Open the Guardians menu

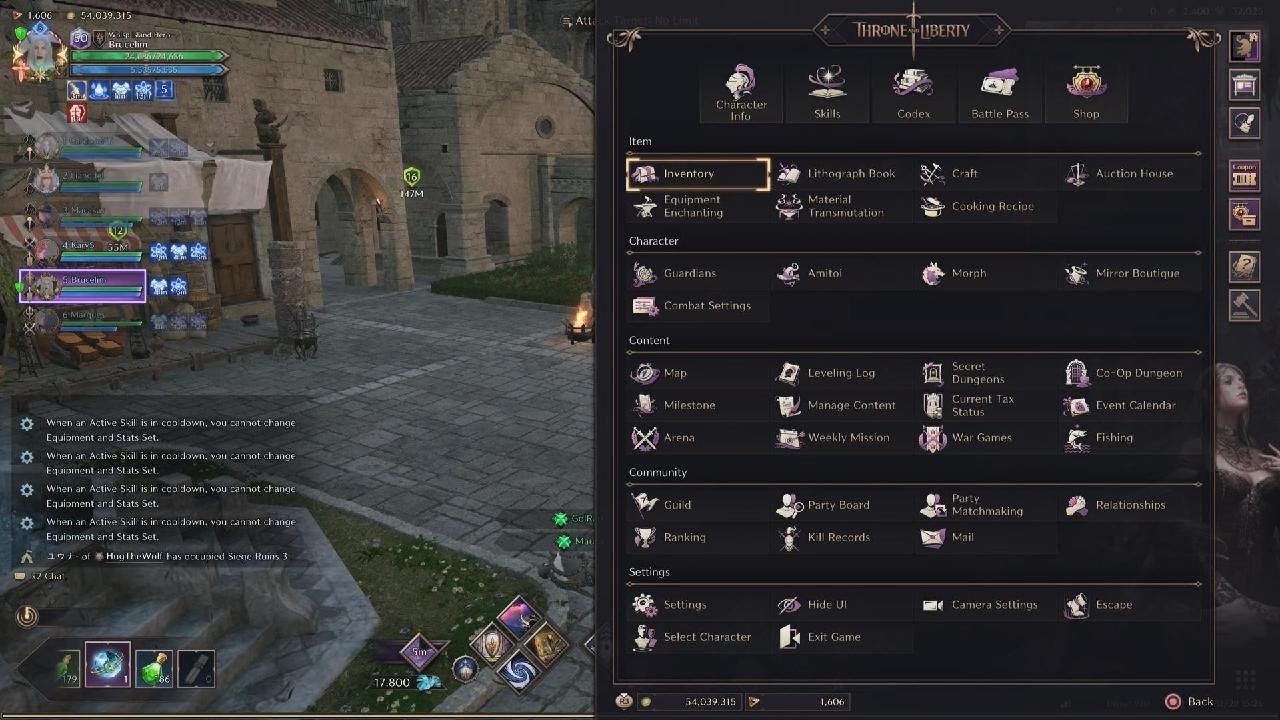(x=689, y=273)
